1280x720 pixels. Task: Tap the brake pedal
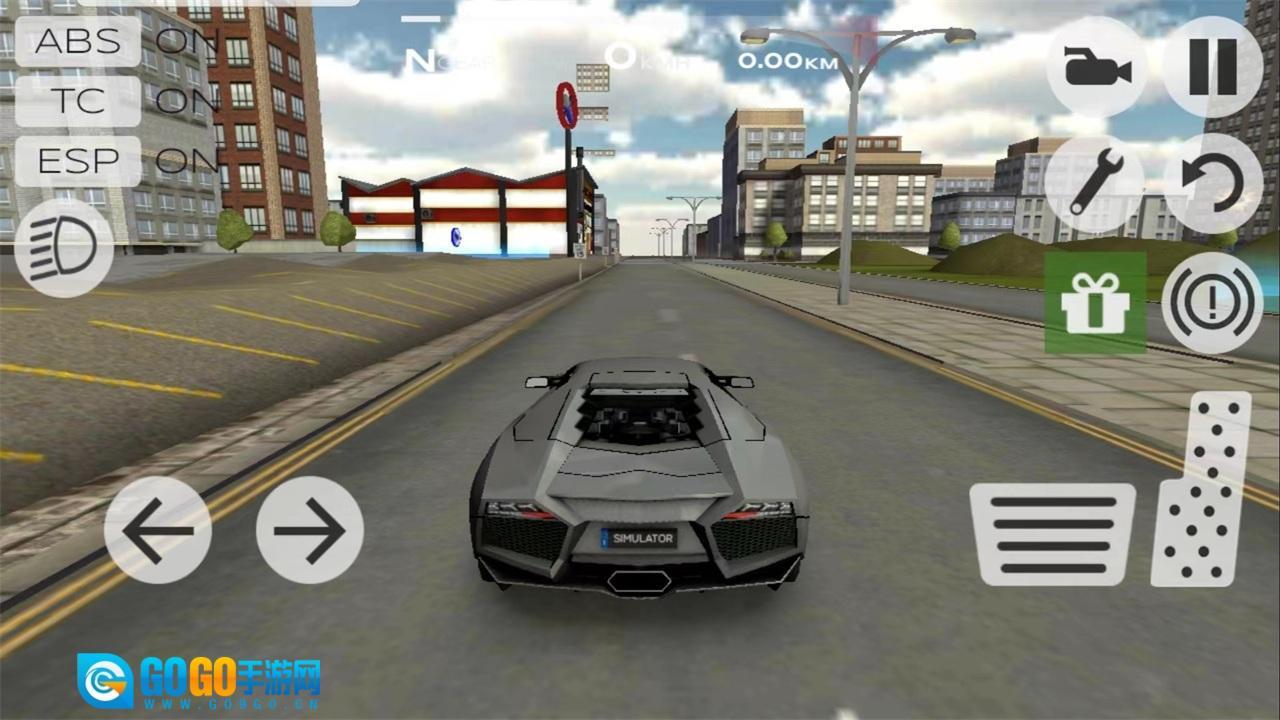(x=1052, y=534)
